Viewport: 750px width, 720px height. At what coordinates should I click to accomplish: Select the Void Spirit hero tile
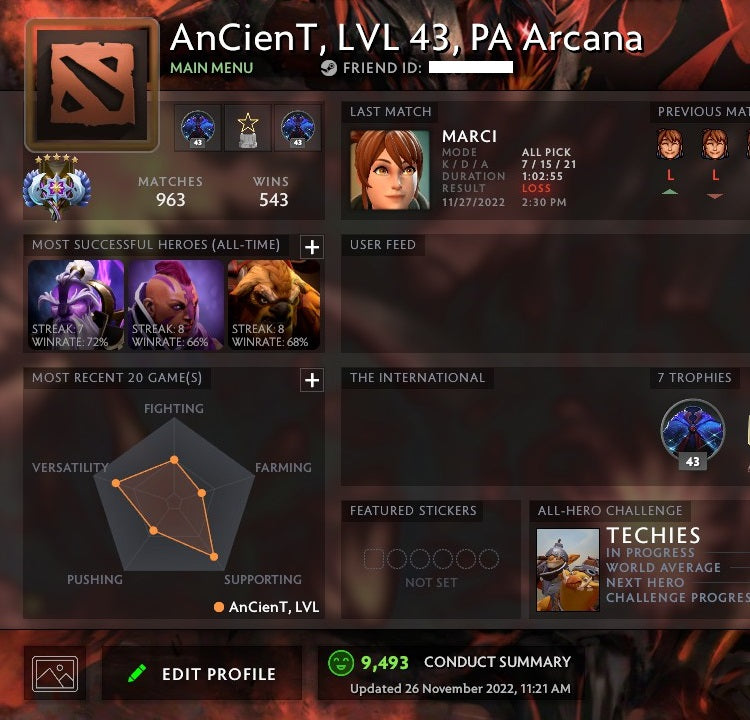tap(76, 305)
